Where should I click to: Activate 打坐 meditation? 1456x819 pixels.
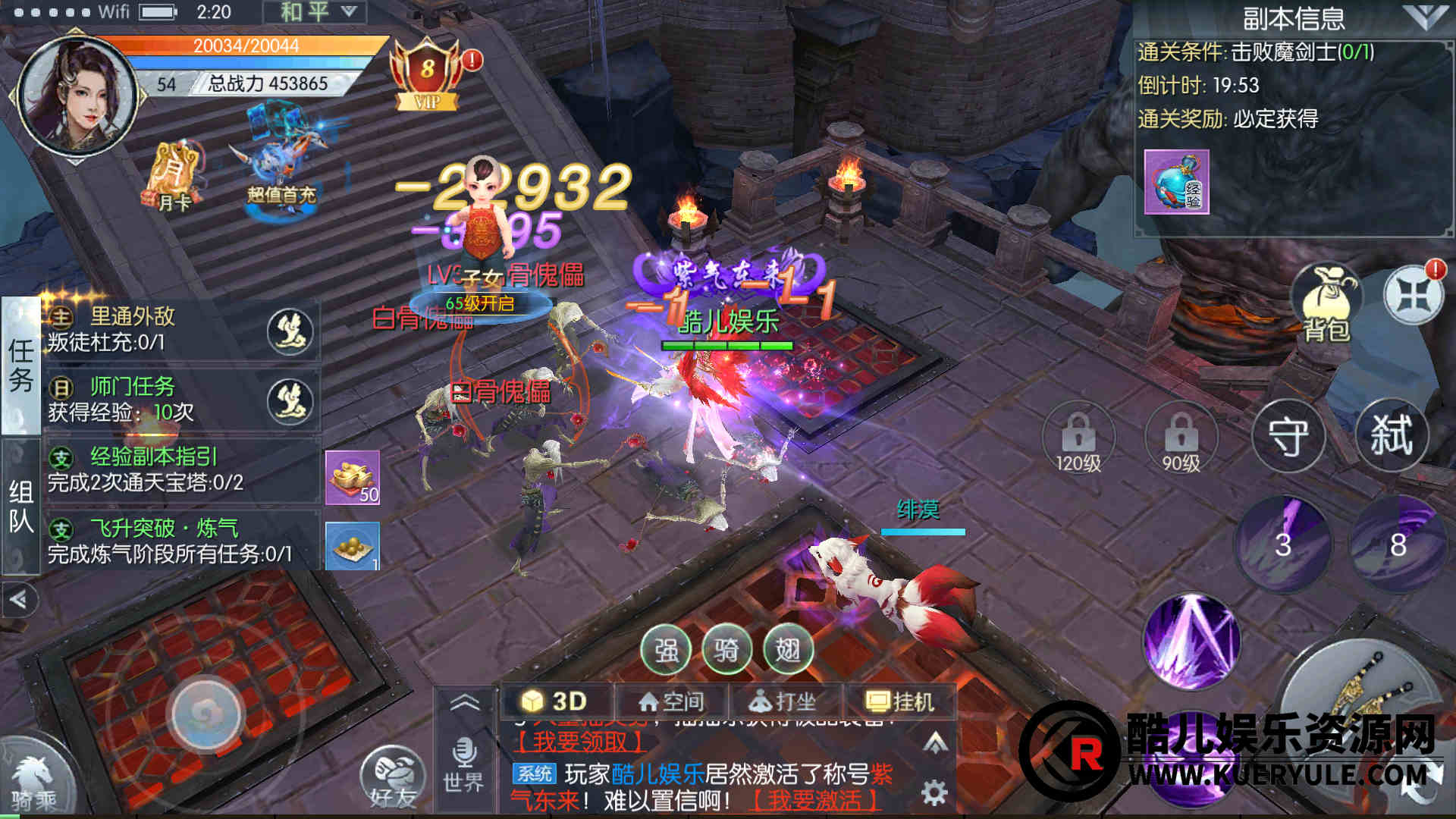pyautogui.click(x=783, y=701)
